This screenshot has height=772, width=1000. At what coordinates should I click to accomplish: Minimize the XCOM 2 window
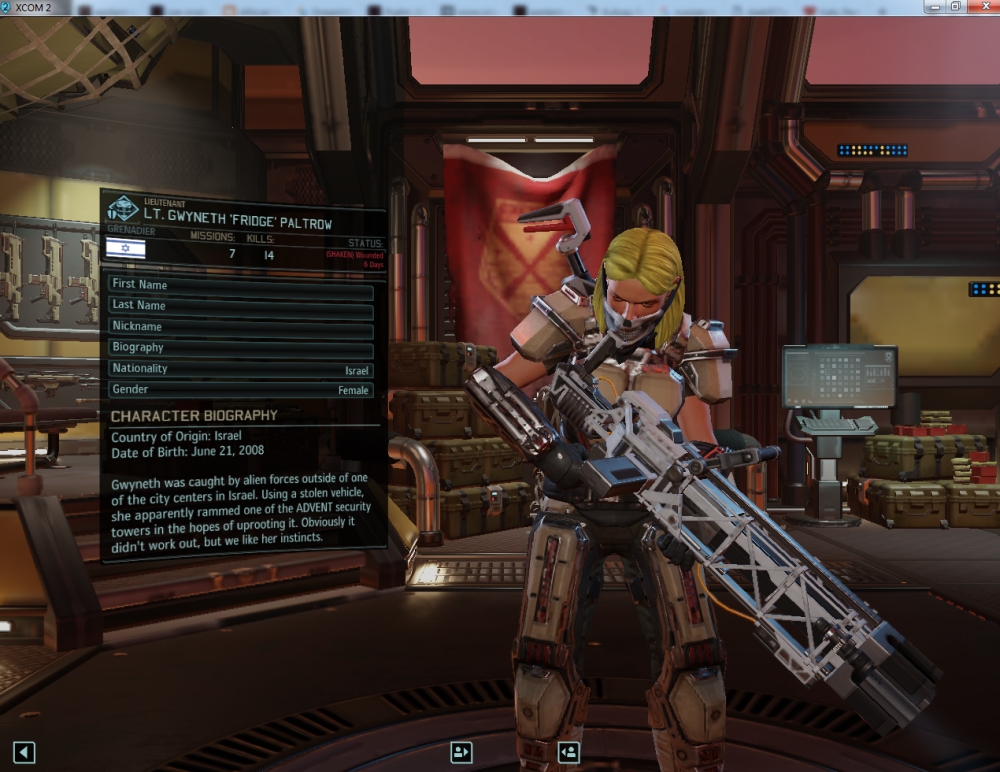click(932, 7)
